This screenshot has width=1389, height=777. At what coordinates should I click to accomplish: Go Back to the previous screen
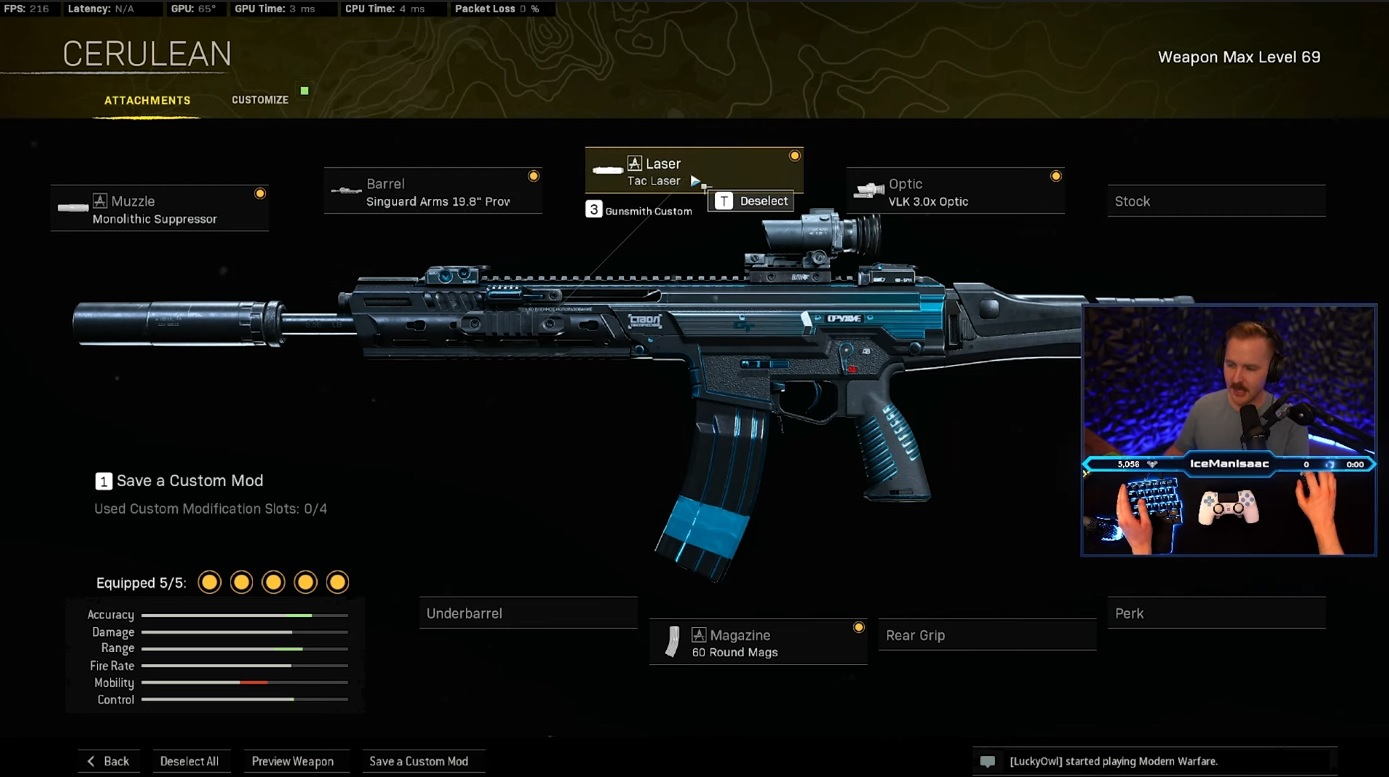[108, 761]
